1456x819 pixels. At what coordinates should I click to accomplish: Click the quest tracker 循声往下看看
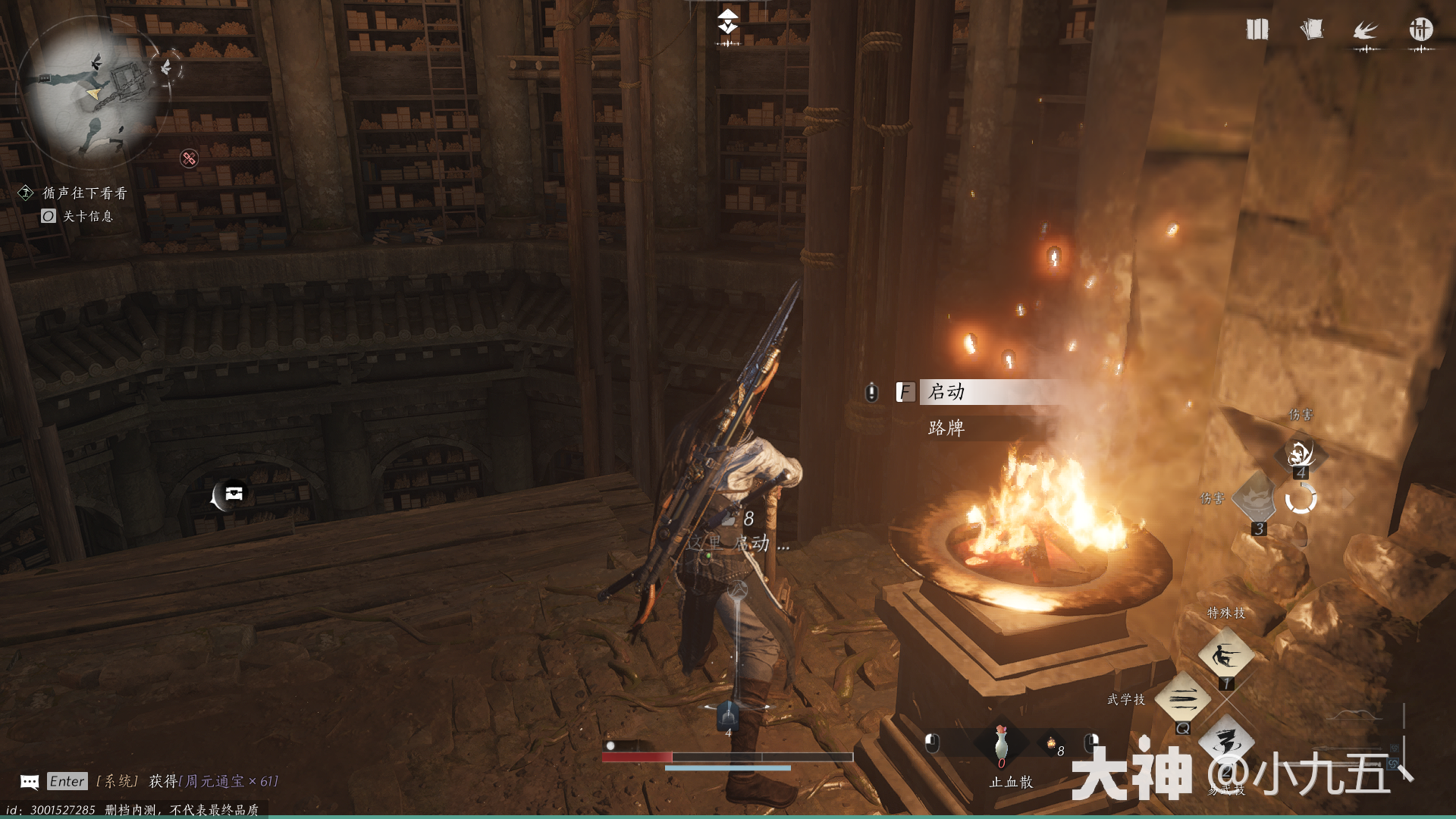click(84, 193)
